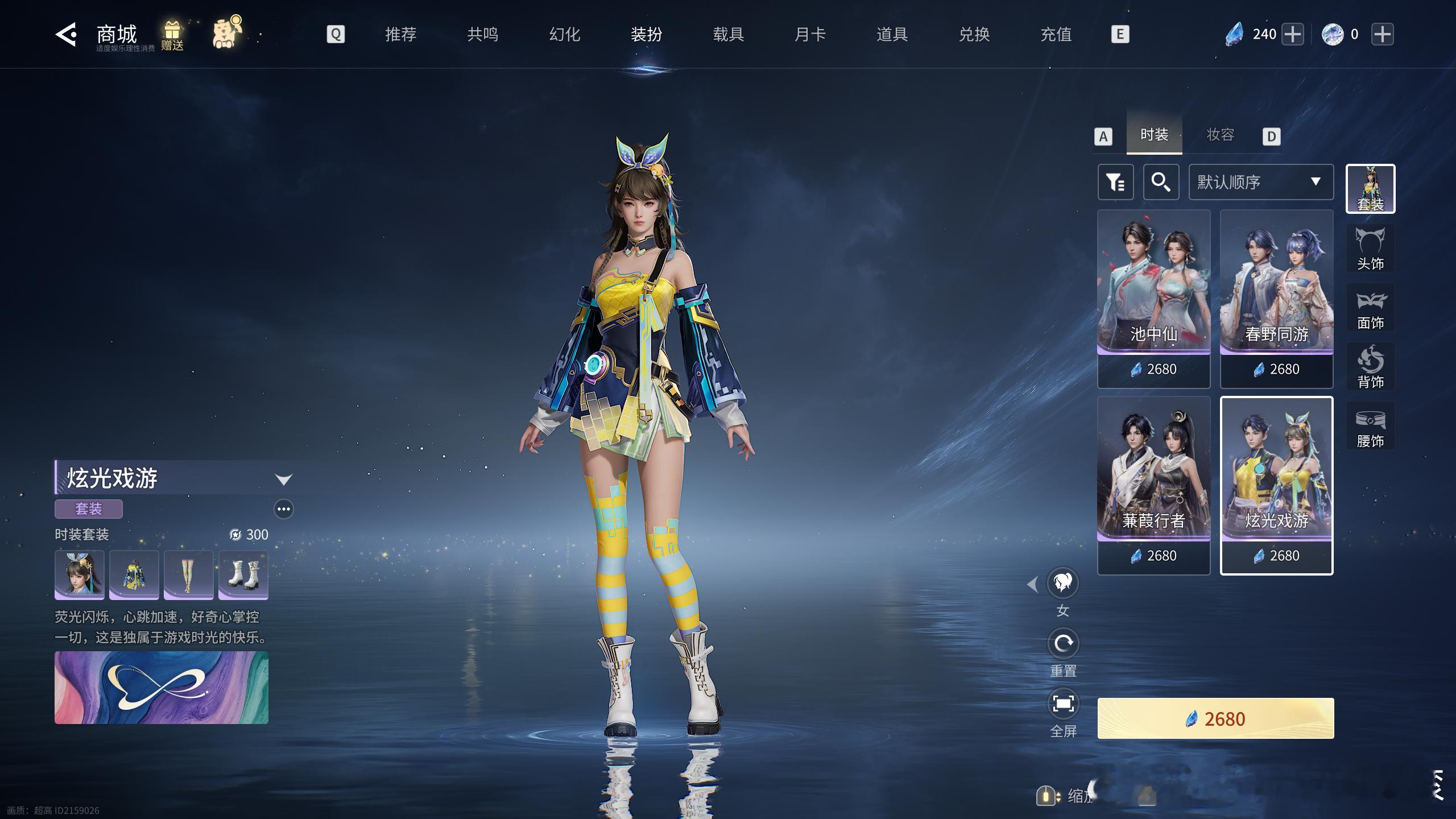Switch to the 推荐 shop tab
Screen dimensions: 1456x819
[400, 35]
